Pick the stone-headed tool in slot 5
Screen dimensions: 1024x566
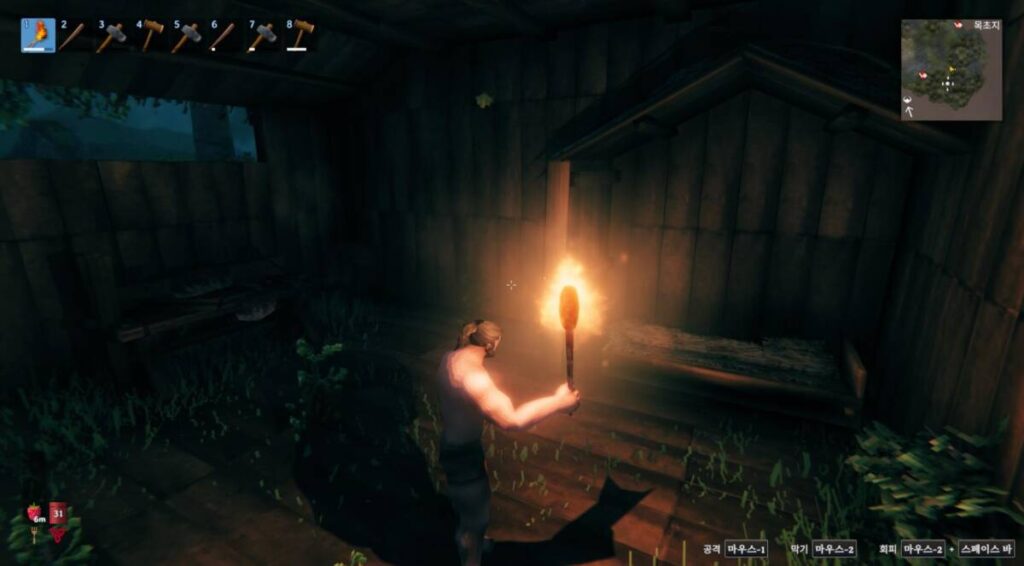pyautogui.click(x=186, y=37)
